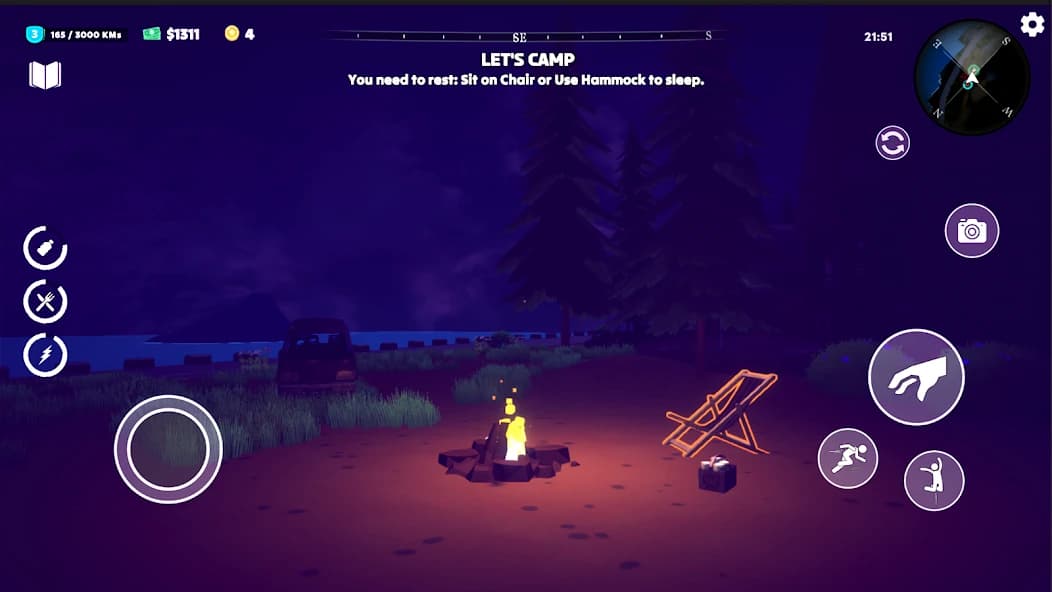Tap the circular compass minimap
This screenshot has height=592, width=1052.
pos(971,78)
